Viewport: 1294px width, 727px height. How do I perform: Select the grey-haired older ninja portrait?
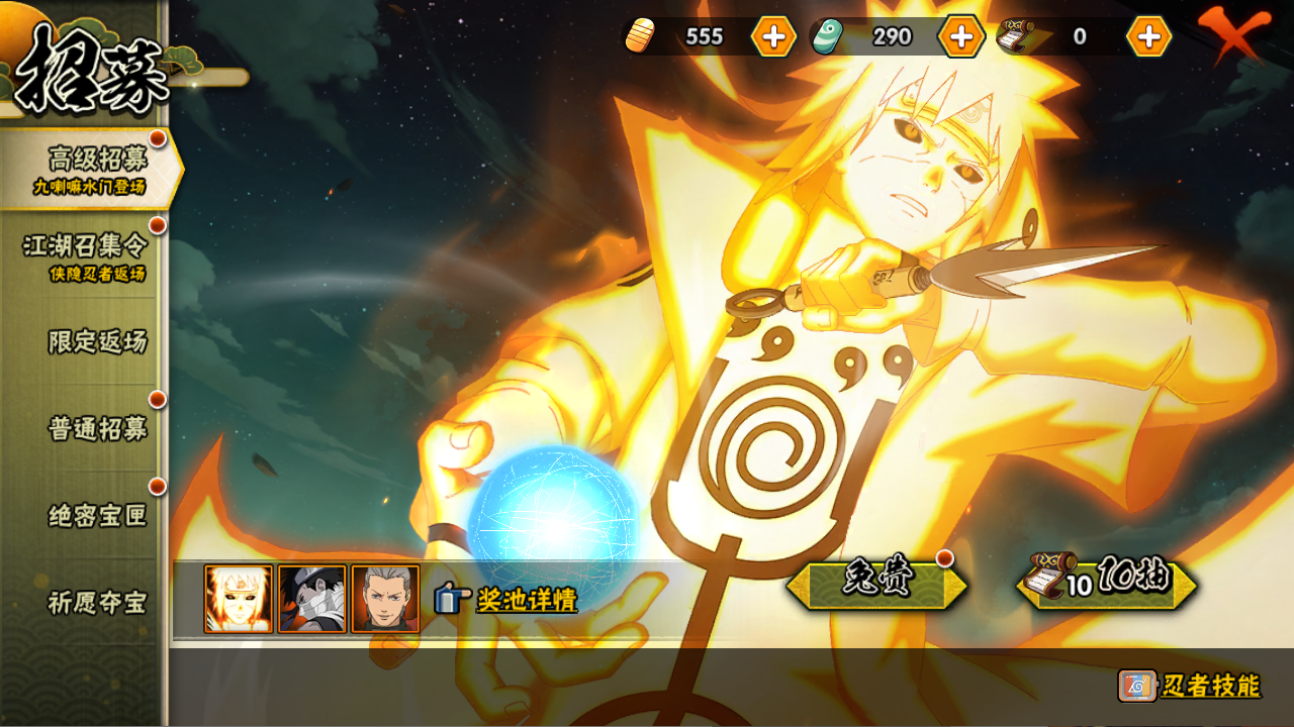pyautogui.click(x=385, y=599)
